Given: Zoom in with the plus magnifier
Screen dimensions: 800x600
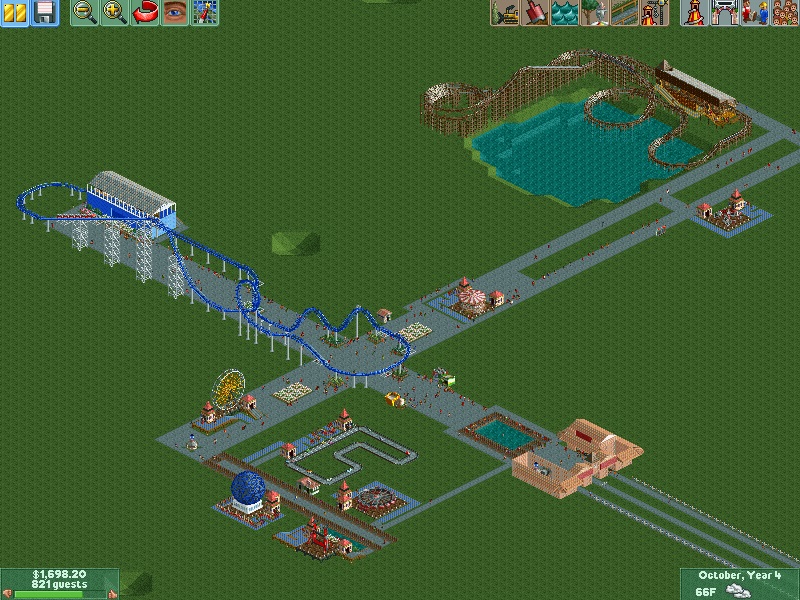Looking at the screenshot, I should 115,12.
